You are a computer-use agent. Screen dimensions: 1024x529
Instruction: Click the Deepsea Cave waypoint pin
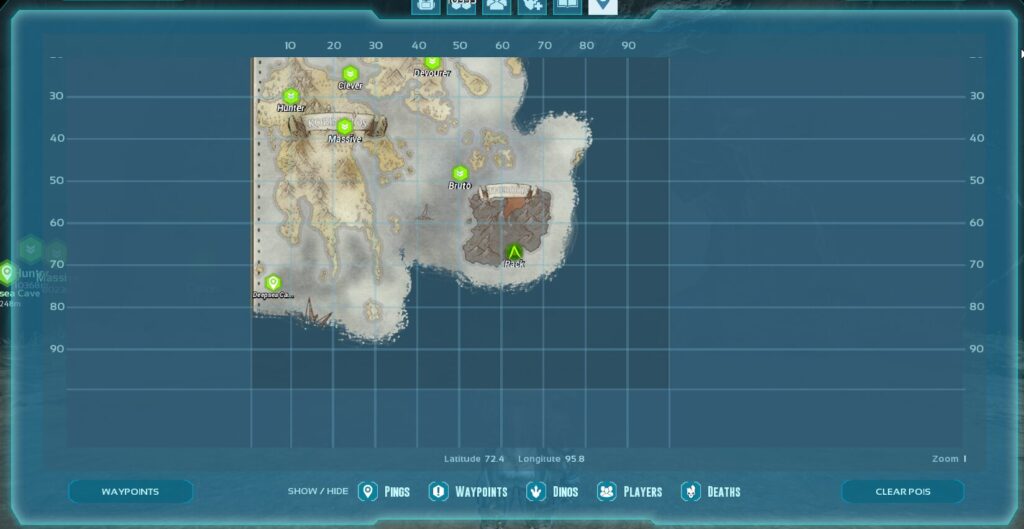pyautogui.click(x=273, y=283)
